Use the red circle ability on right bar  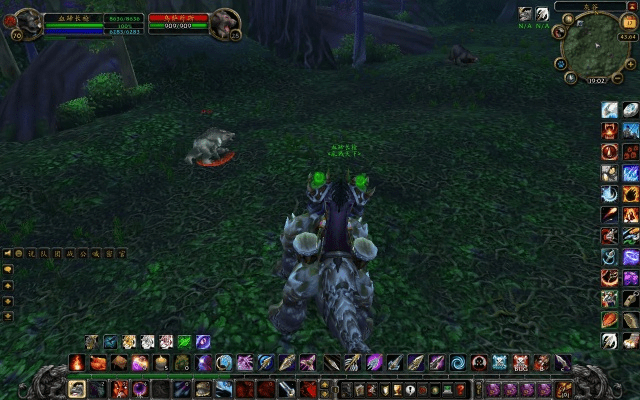608,151
